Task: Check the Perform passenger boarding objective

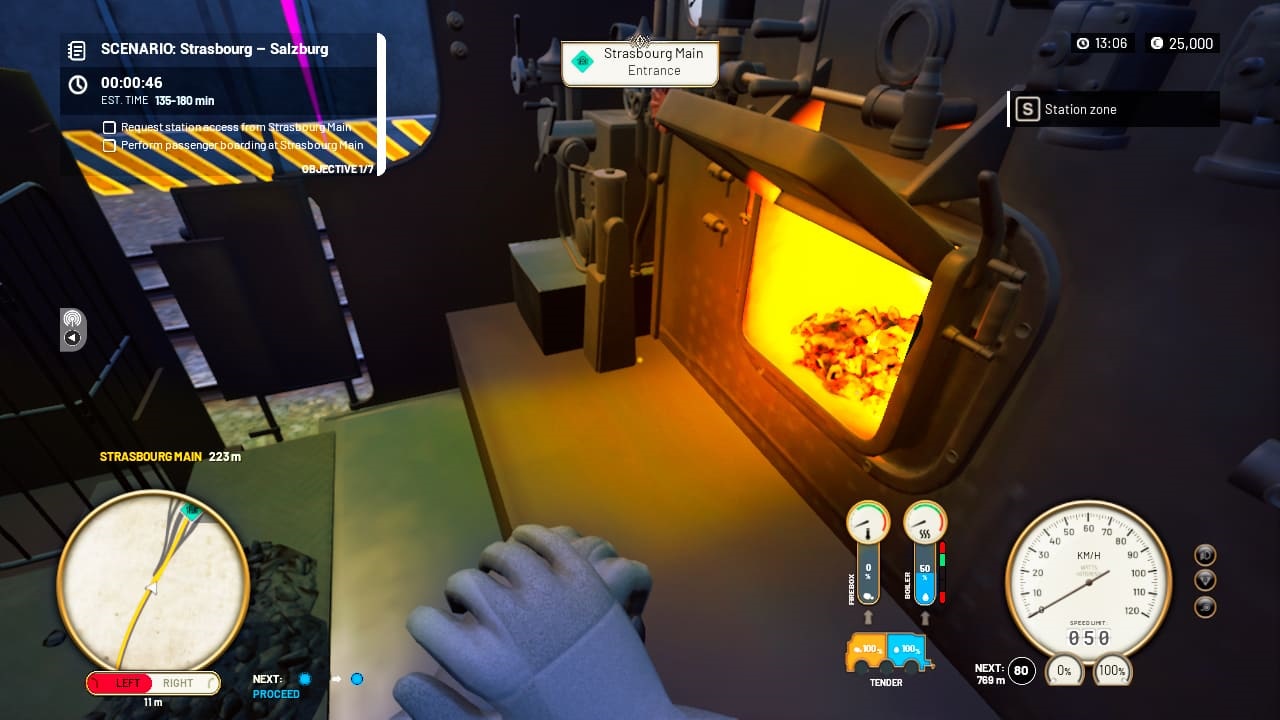Action: click(x=109, y=145)
